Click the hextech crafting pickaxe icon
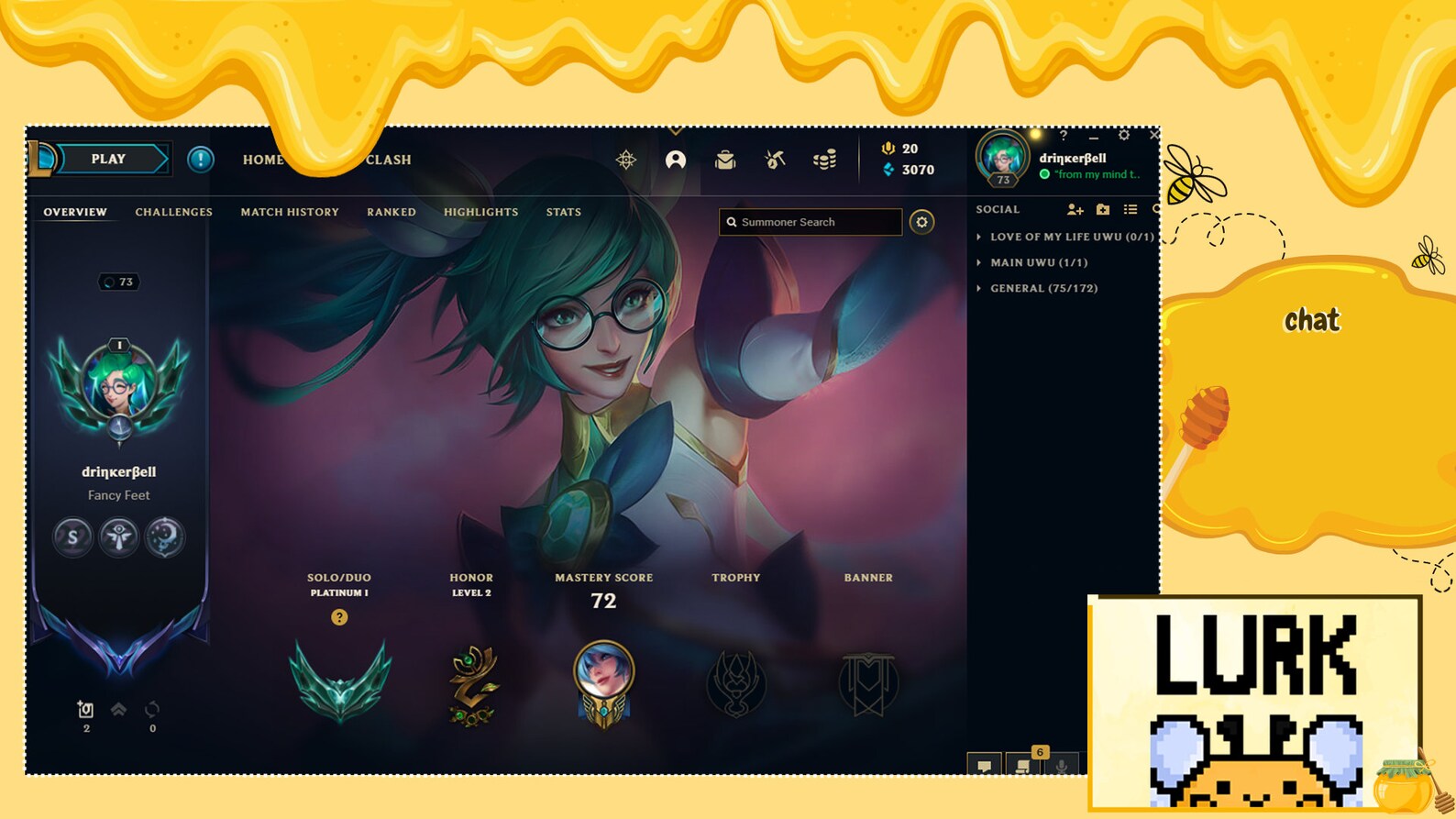1456x819 pixels. (x=776, y=159)
